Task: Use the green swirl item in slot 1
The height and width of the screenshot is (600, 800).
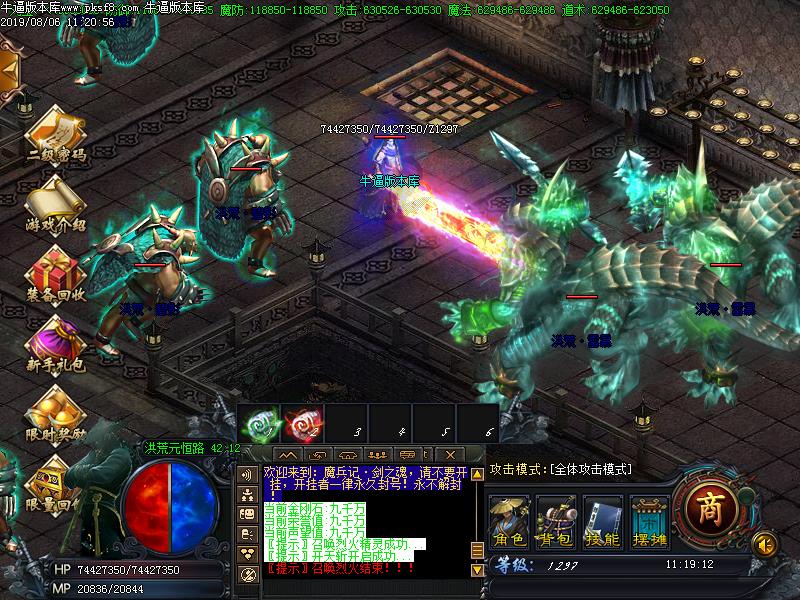Action: (259, 422)
